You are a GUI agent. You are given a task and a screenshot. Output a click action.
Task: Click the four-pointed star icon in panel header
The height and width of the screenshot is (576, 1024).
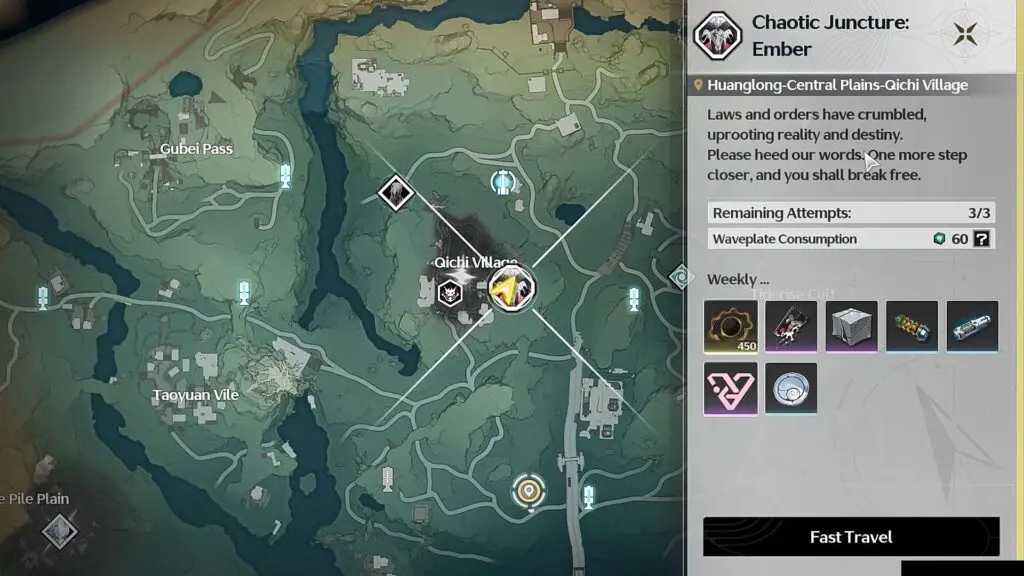coord(965,34)
